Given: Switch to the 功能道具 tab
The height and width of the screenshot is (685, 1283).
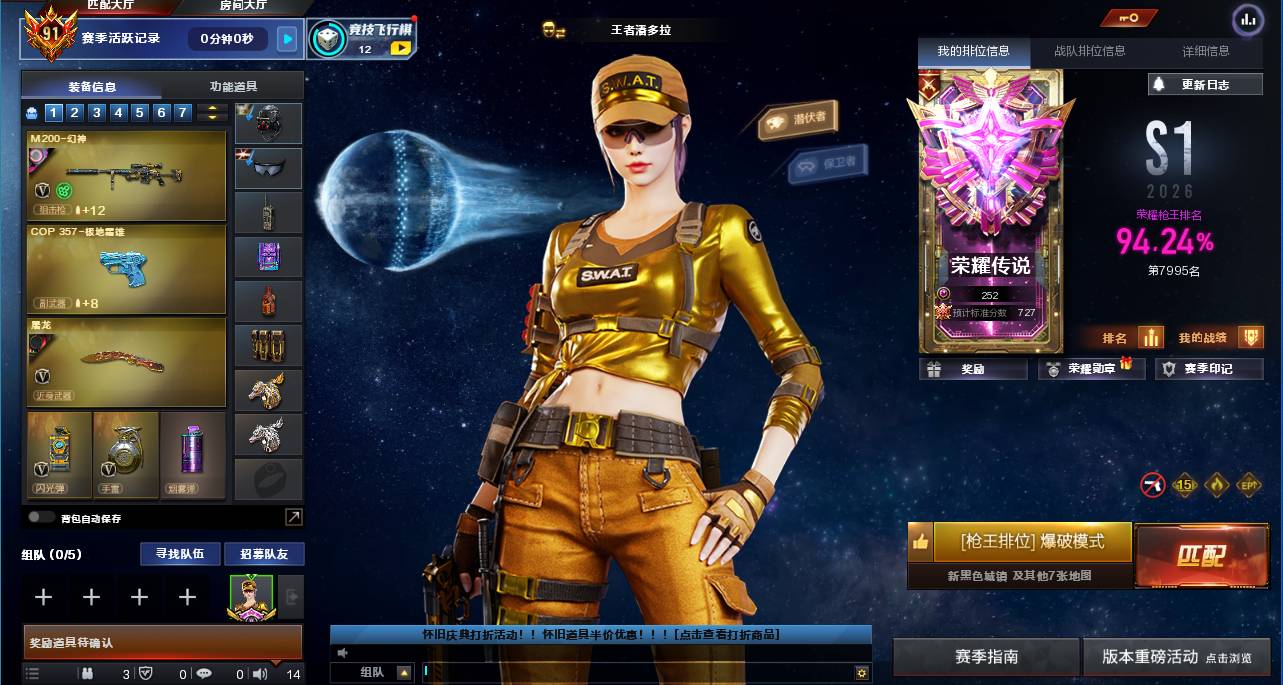Looking at the screenshot, I should [x=233, y=87].
